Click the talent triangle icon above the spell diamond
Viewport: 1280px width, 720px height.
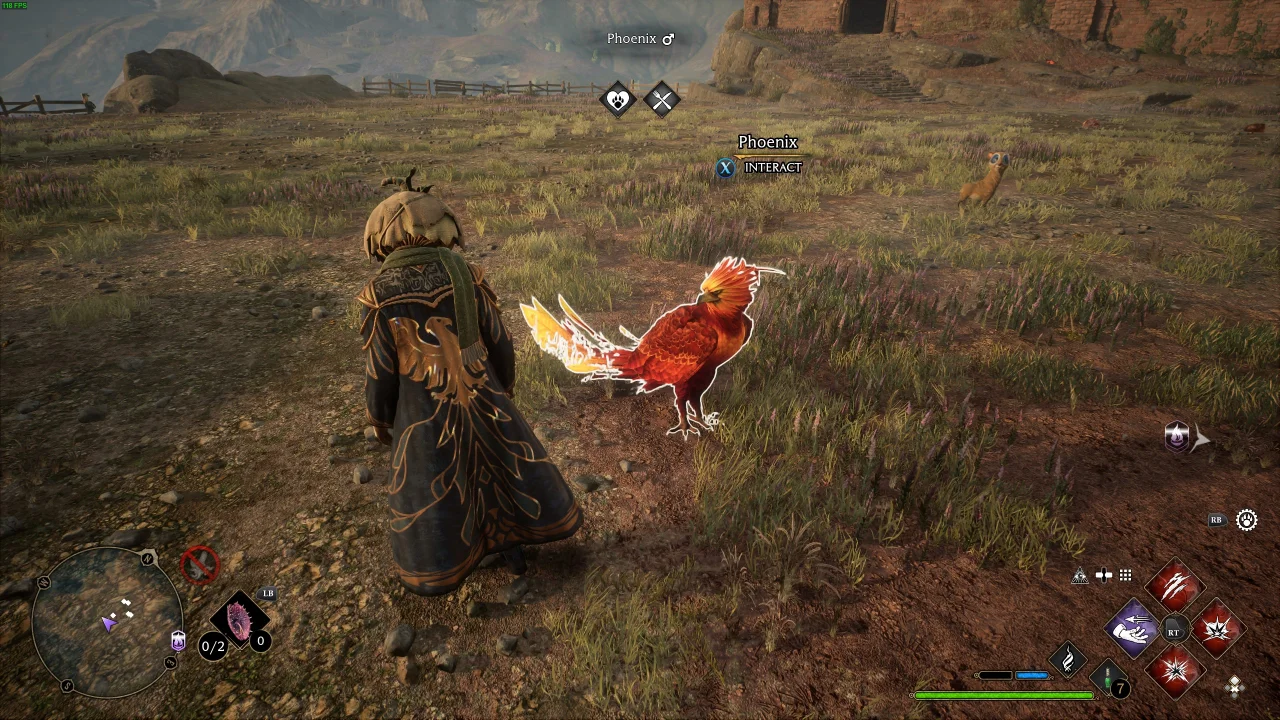click(1080, 576)
